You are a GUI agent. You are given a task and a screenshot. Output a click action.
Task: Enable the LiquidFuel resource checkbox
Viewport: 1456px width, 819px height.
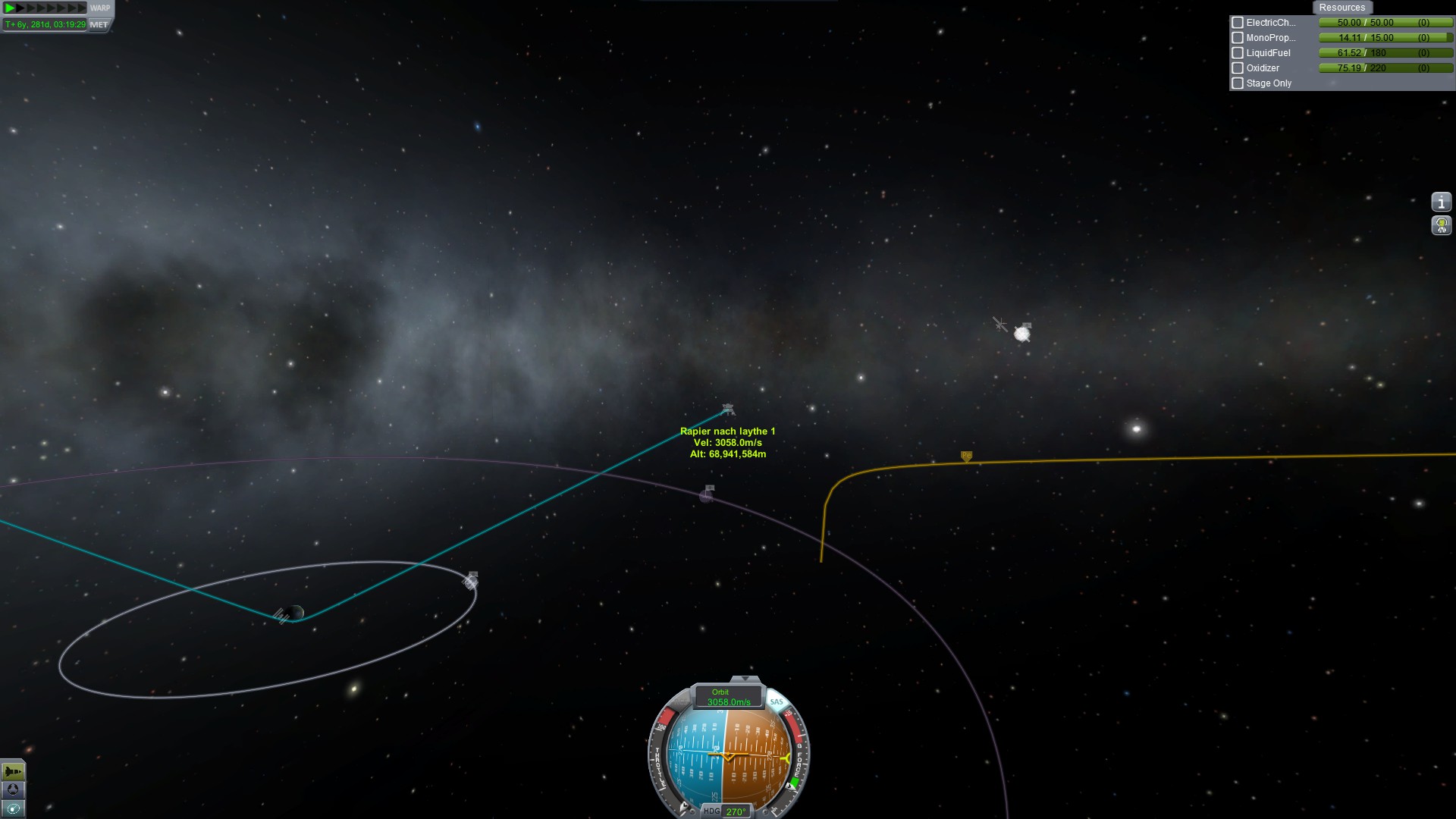click(x=1238, y=53)
